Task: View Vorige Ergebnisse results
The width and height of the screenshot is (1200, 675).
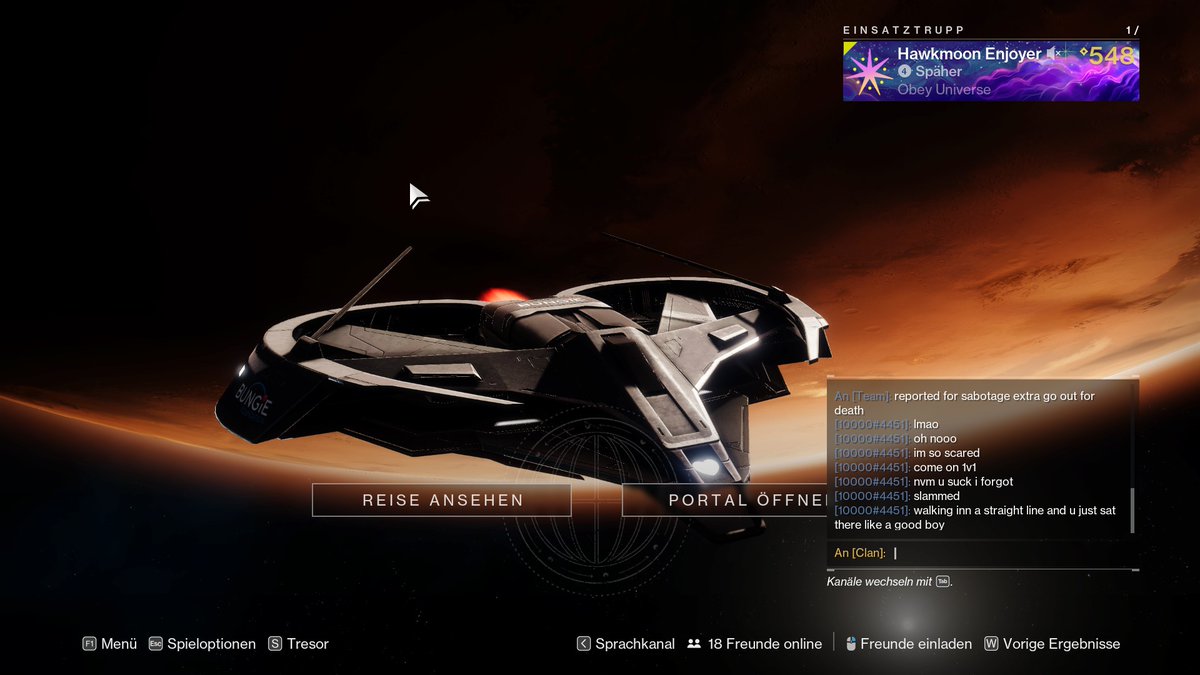Action: pyautogui.click(x=1052, y=644)
